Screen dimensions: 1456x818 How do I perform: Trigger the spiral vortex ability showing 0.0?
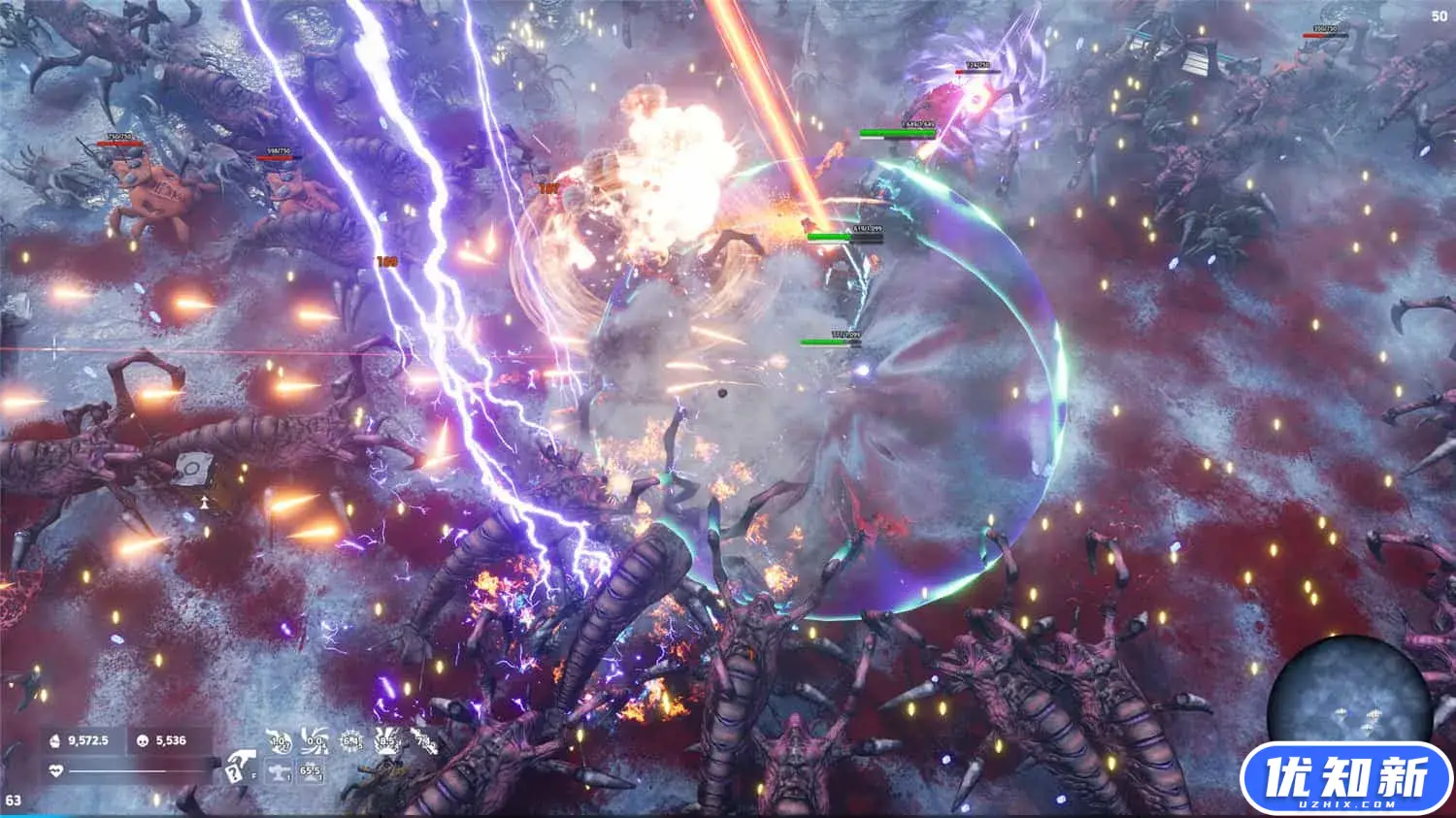[315, 741]
